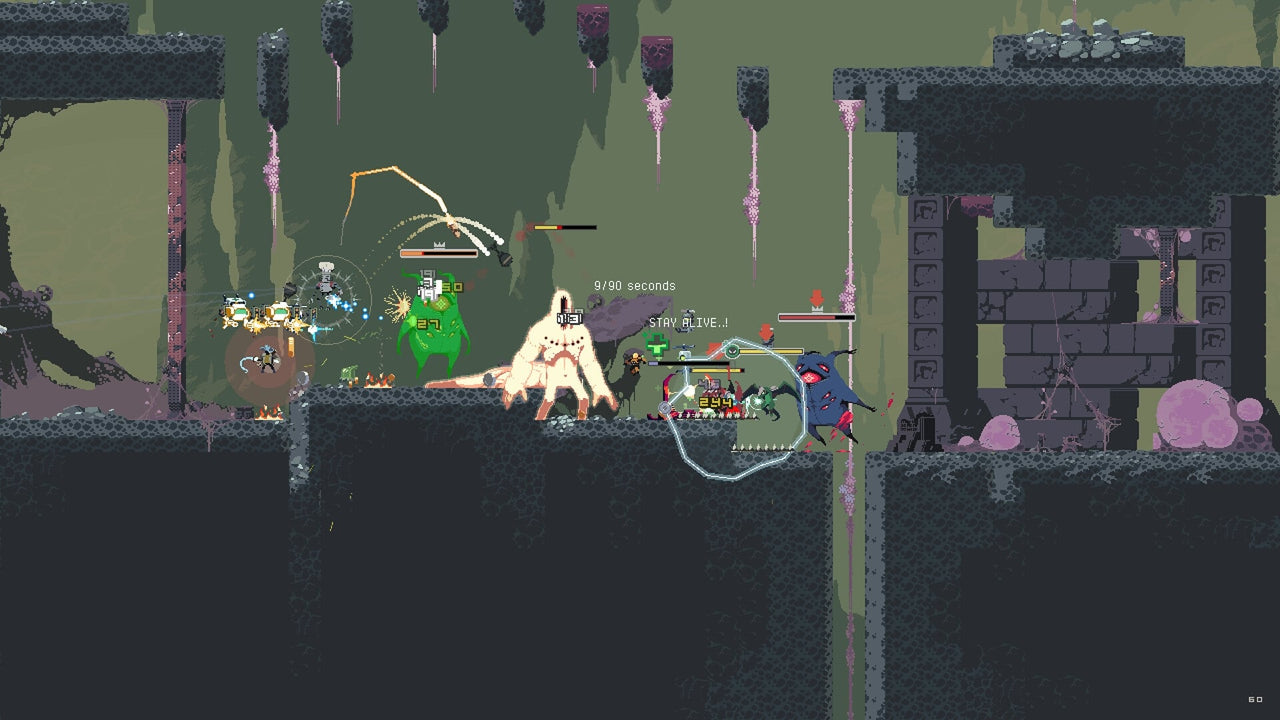1280x720 pixels.
Task: Click the crown icon above the green monster's health bar
Action: 439,245
